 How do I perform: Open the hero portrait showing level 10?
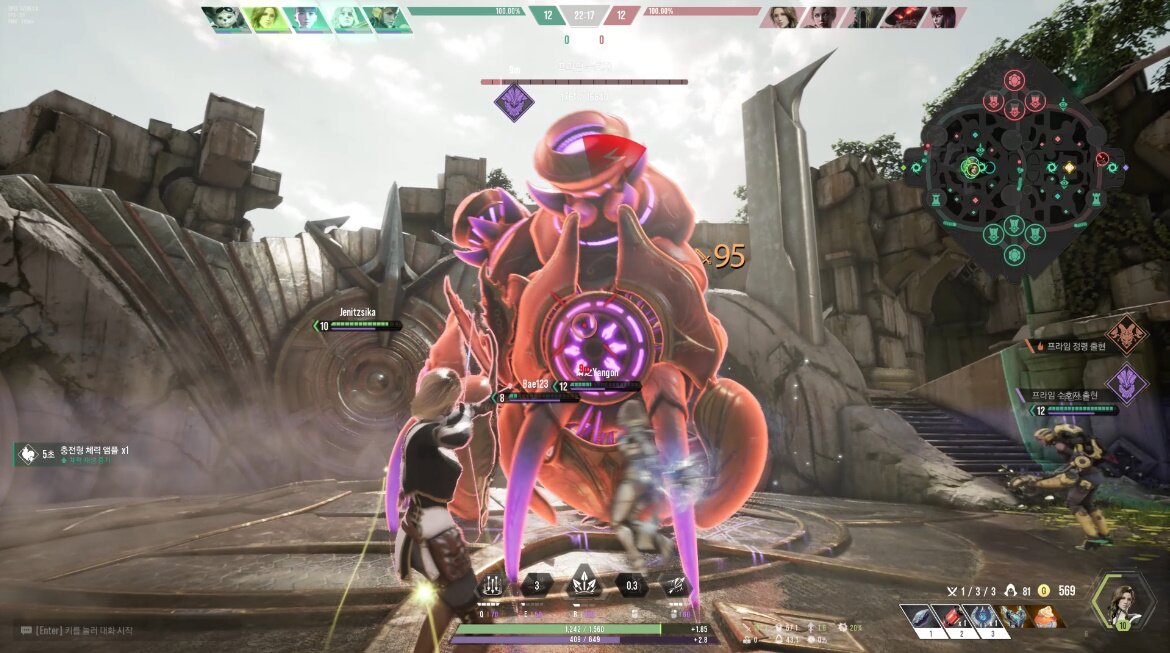(1124, 603)
